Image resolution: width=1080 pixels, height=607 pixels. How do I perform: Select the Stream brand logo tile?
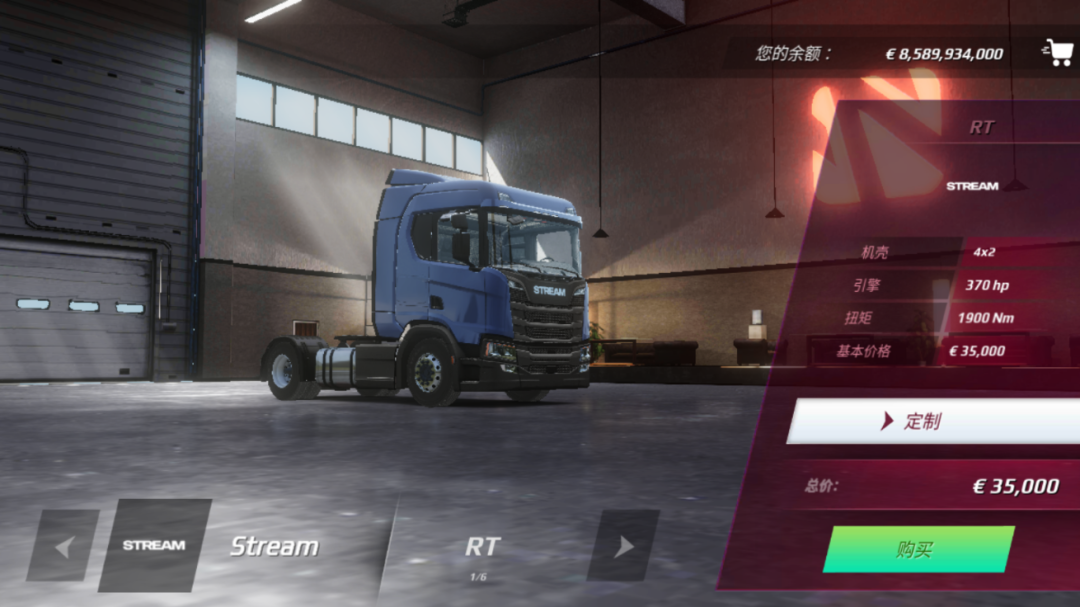(x=154, y=545)
